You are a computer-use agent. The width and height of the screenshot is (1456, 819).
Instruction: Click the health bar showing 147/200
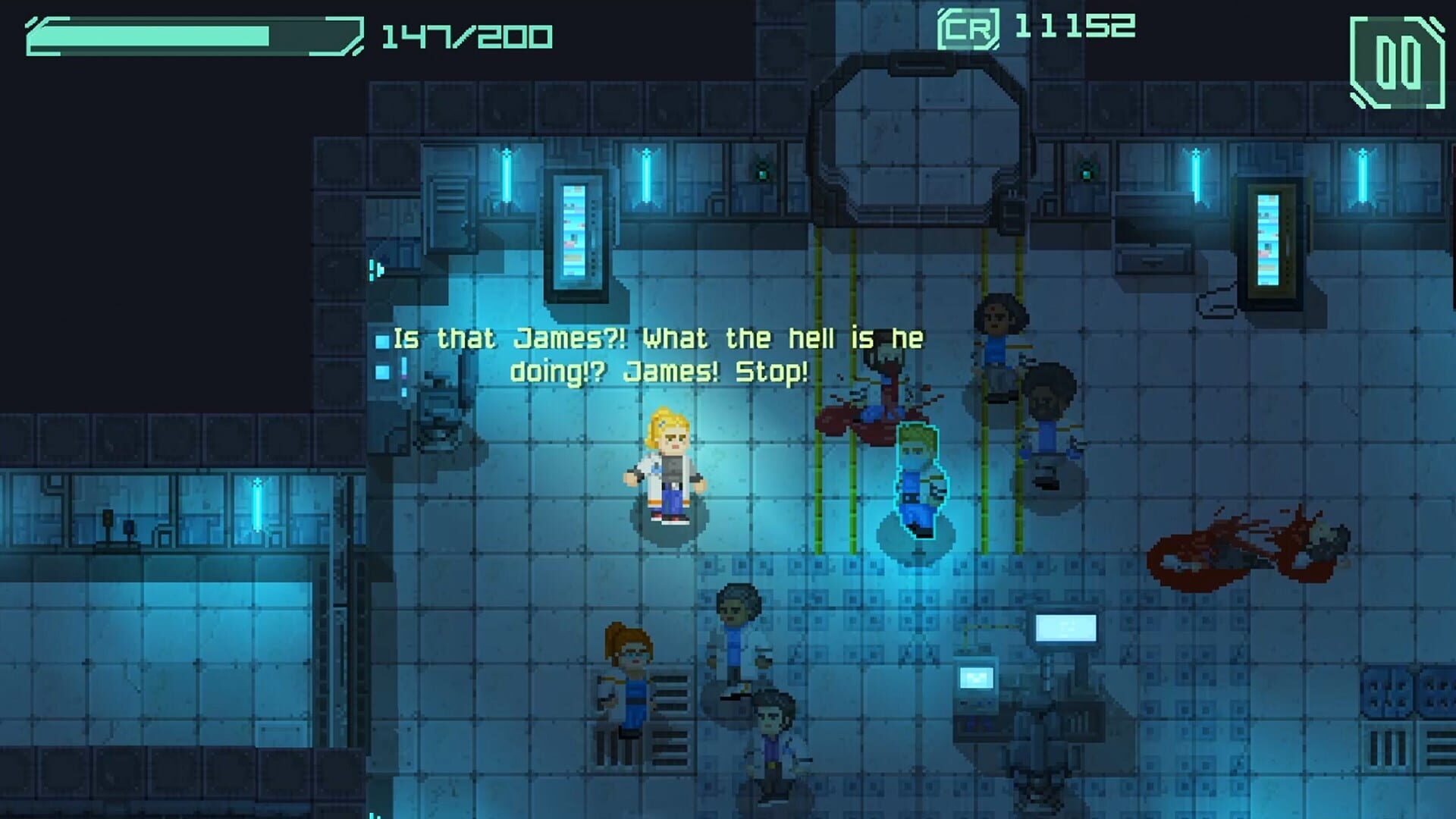click(x=190, y=36)
